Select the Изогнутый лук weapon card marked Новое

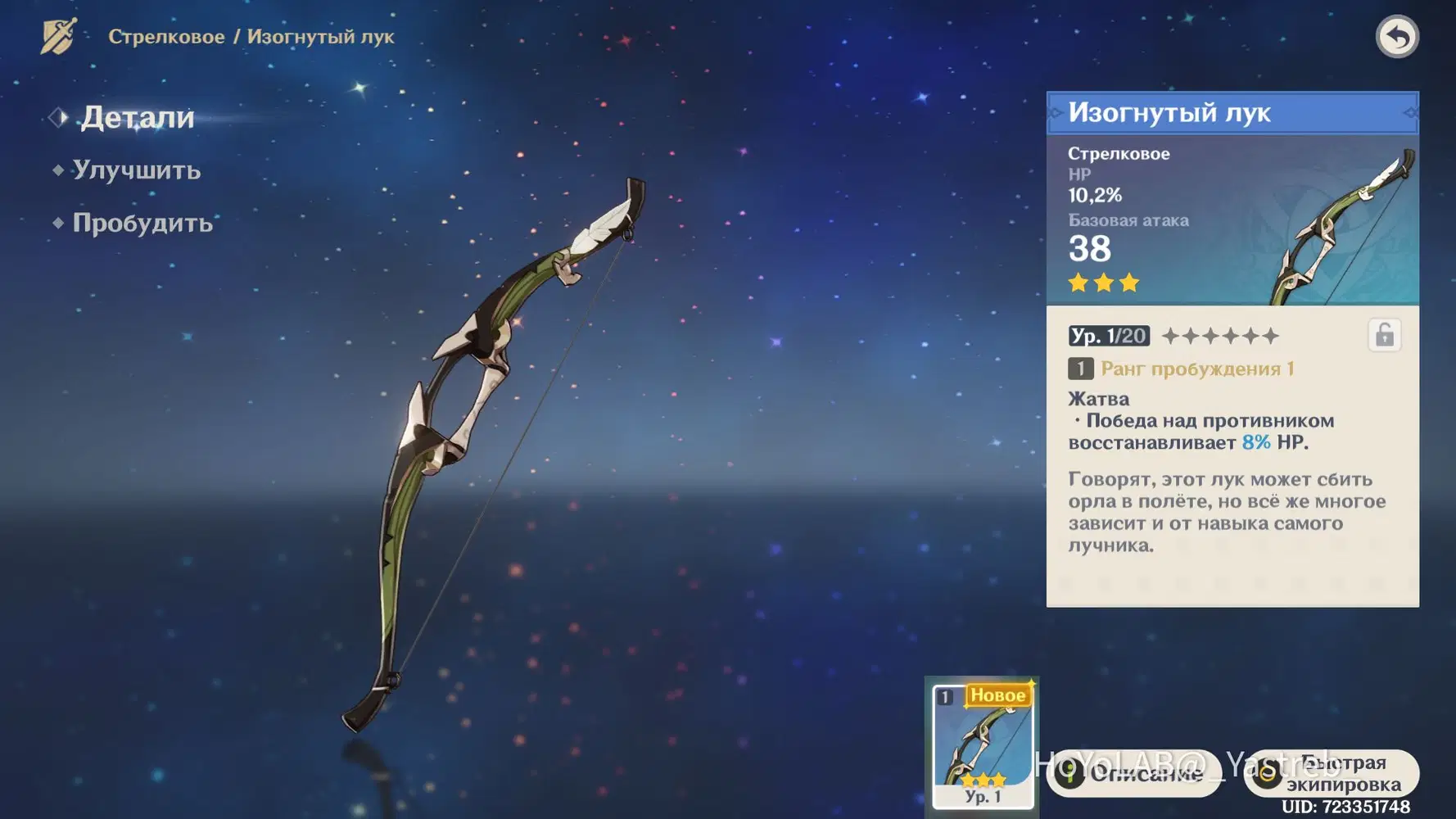[983, 745]
